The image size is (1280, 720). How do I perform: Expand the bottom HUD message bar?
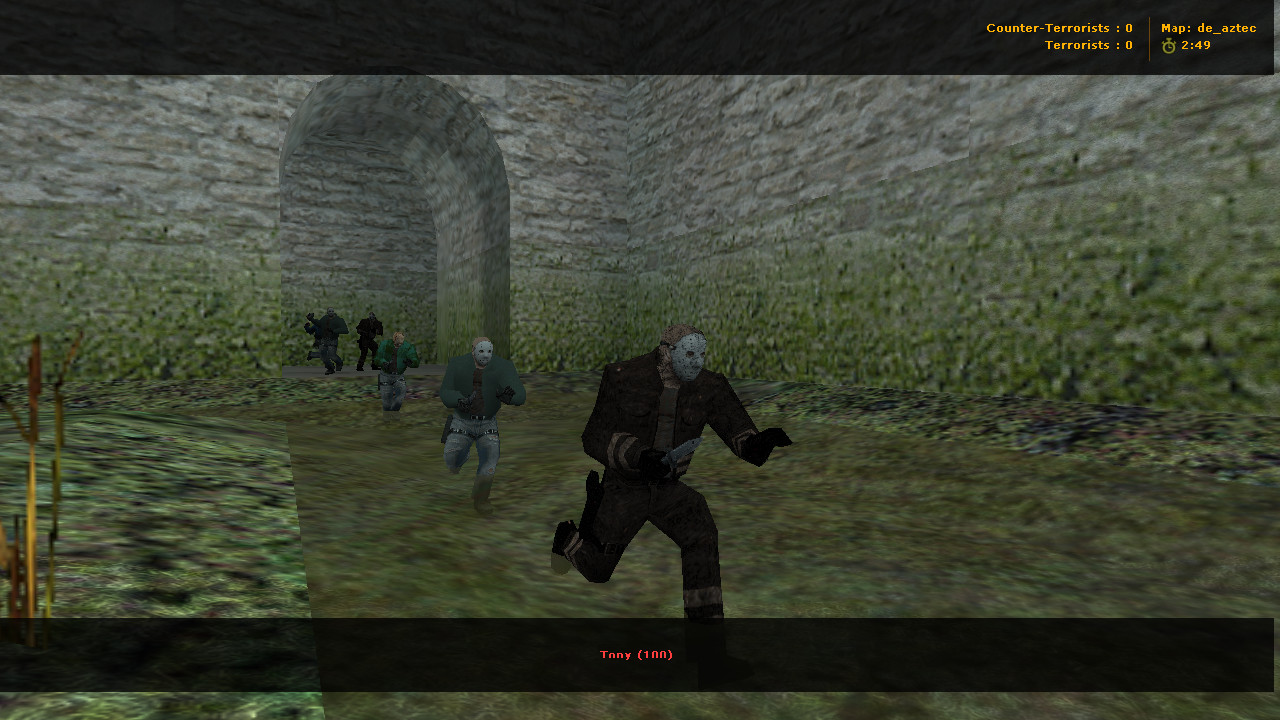640,655
